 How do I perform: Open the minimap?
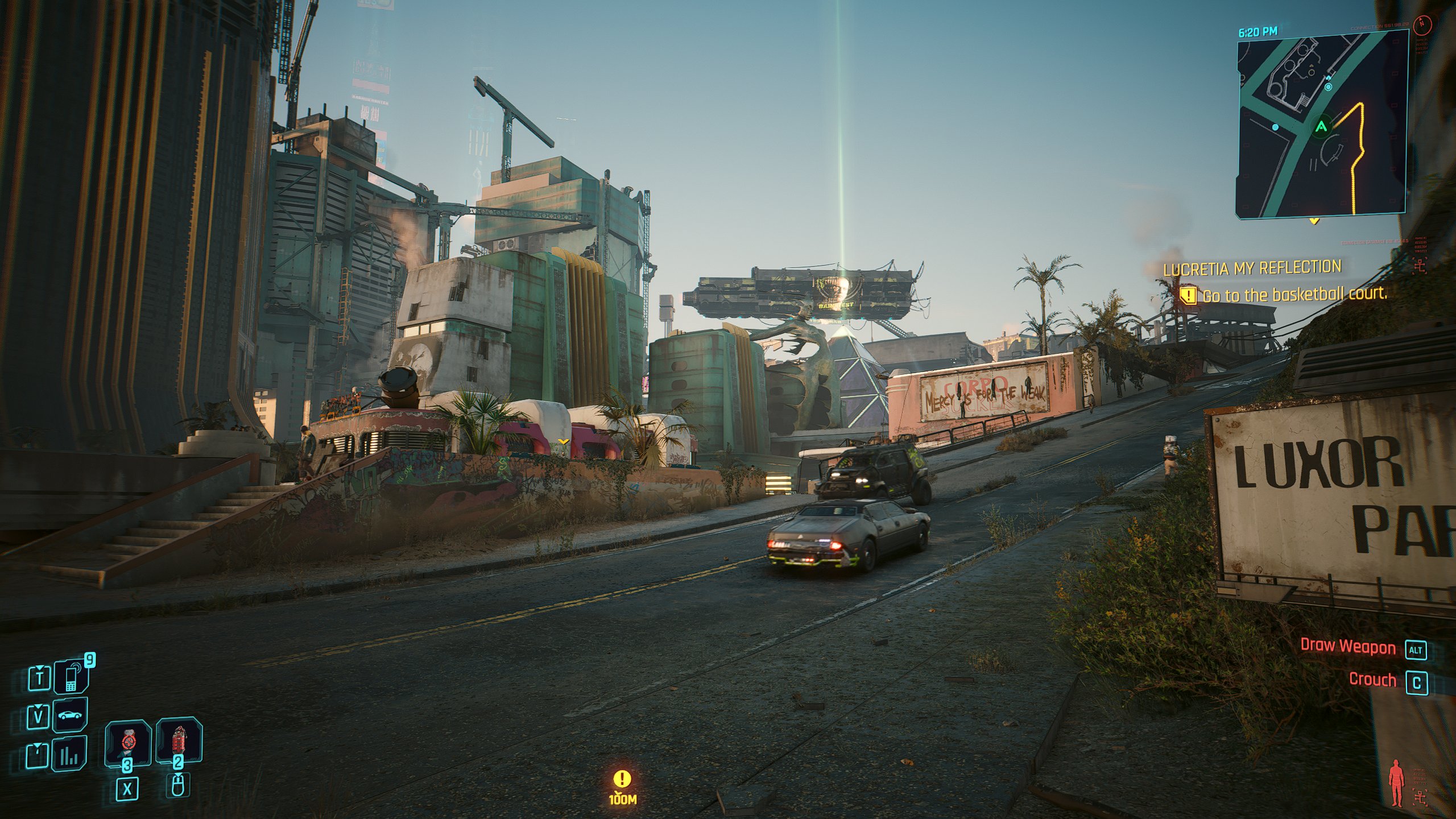pos(1321,125)
